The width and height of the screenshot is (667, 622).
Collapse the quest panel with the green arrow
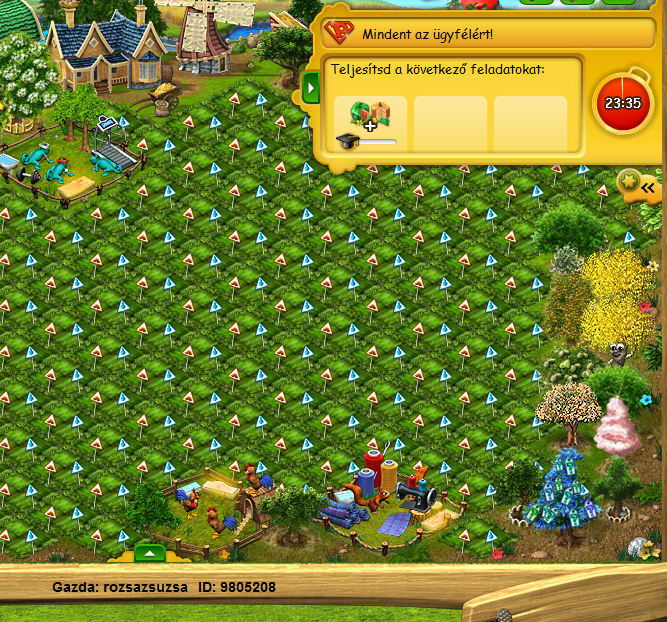tap(310, 88)
